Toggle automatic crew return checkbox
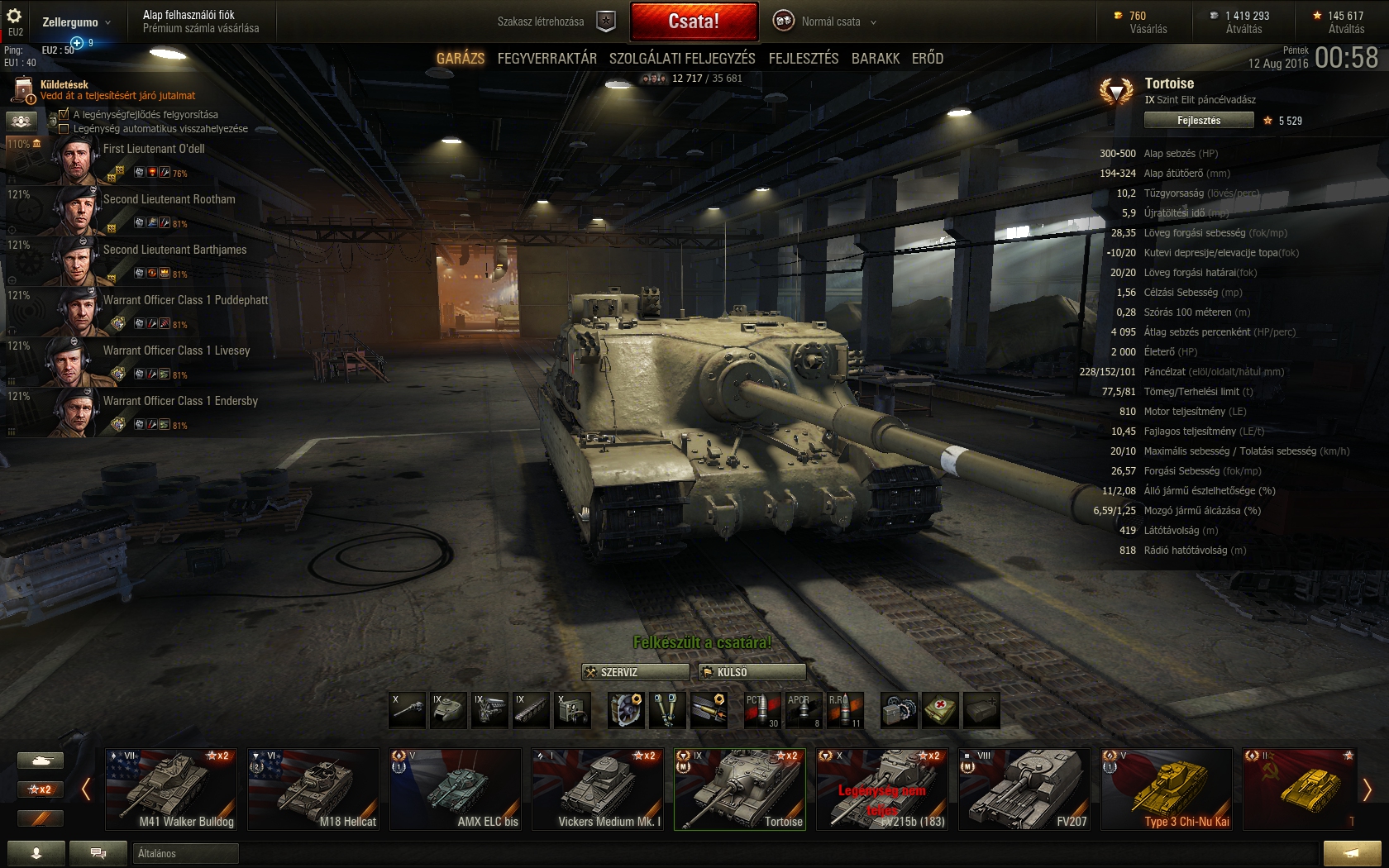The height and width of the screenshot is (868, 1389). click(64, 129)
